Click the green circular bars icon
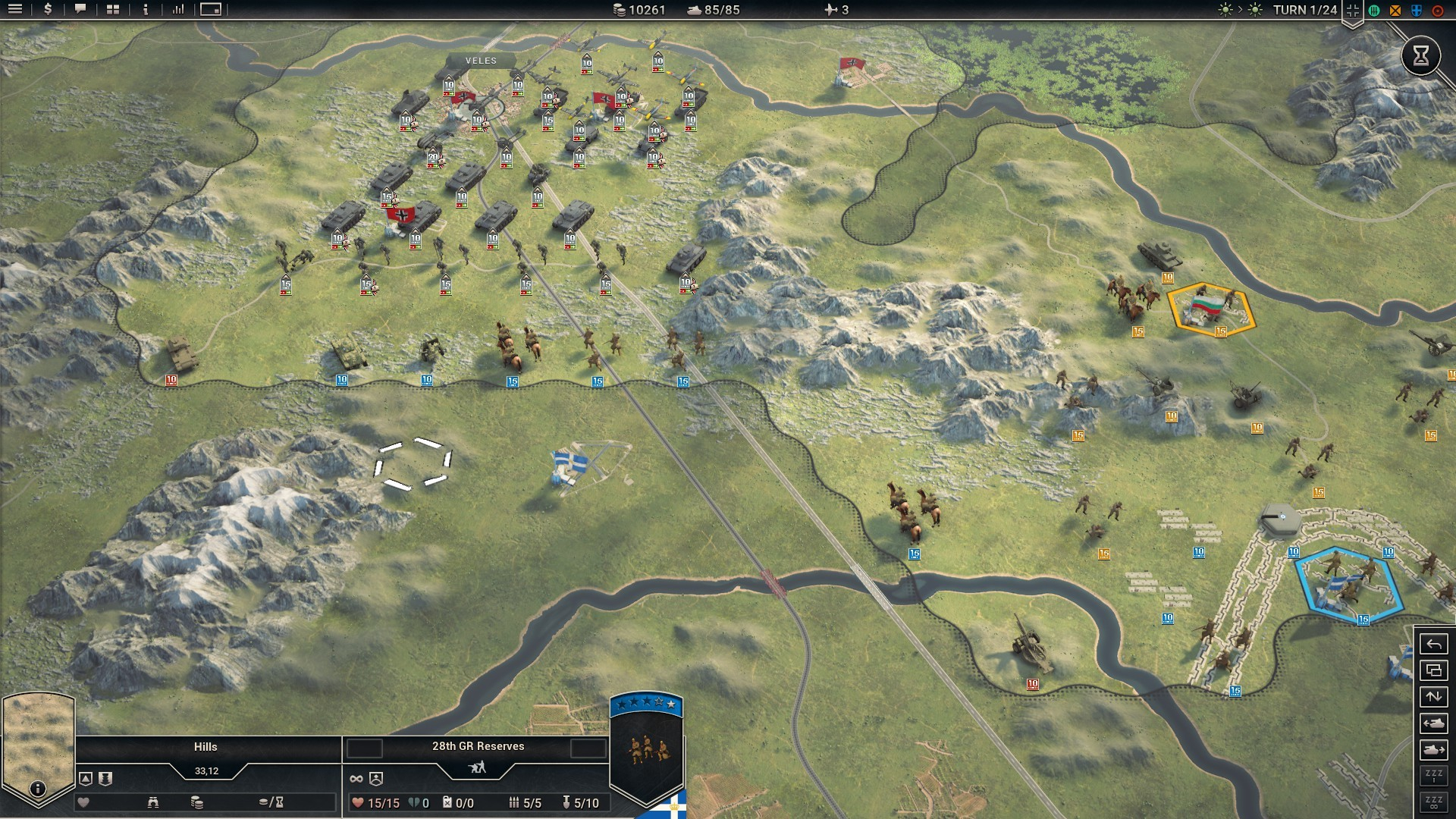This screenshot has width=1456, height=819. point(1374,10)
